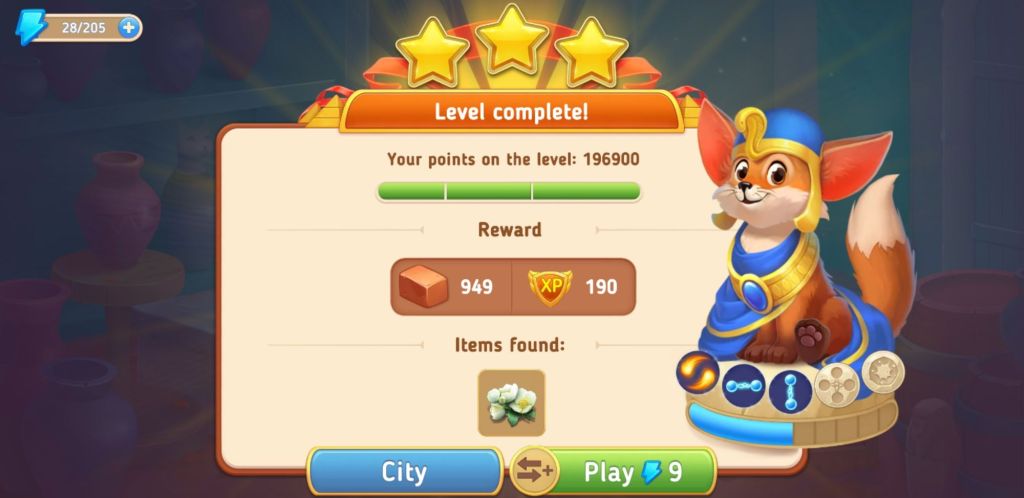The height and width of the screenshot is (498, 1024).
Task: Select the white flowers found item
Action: pos(511,402)
